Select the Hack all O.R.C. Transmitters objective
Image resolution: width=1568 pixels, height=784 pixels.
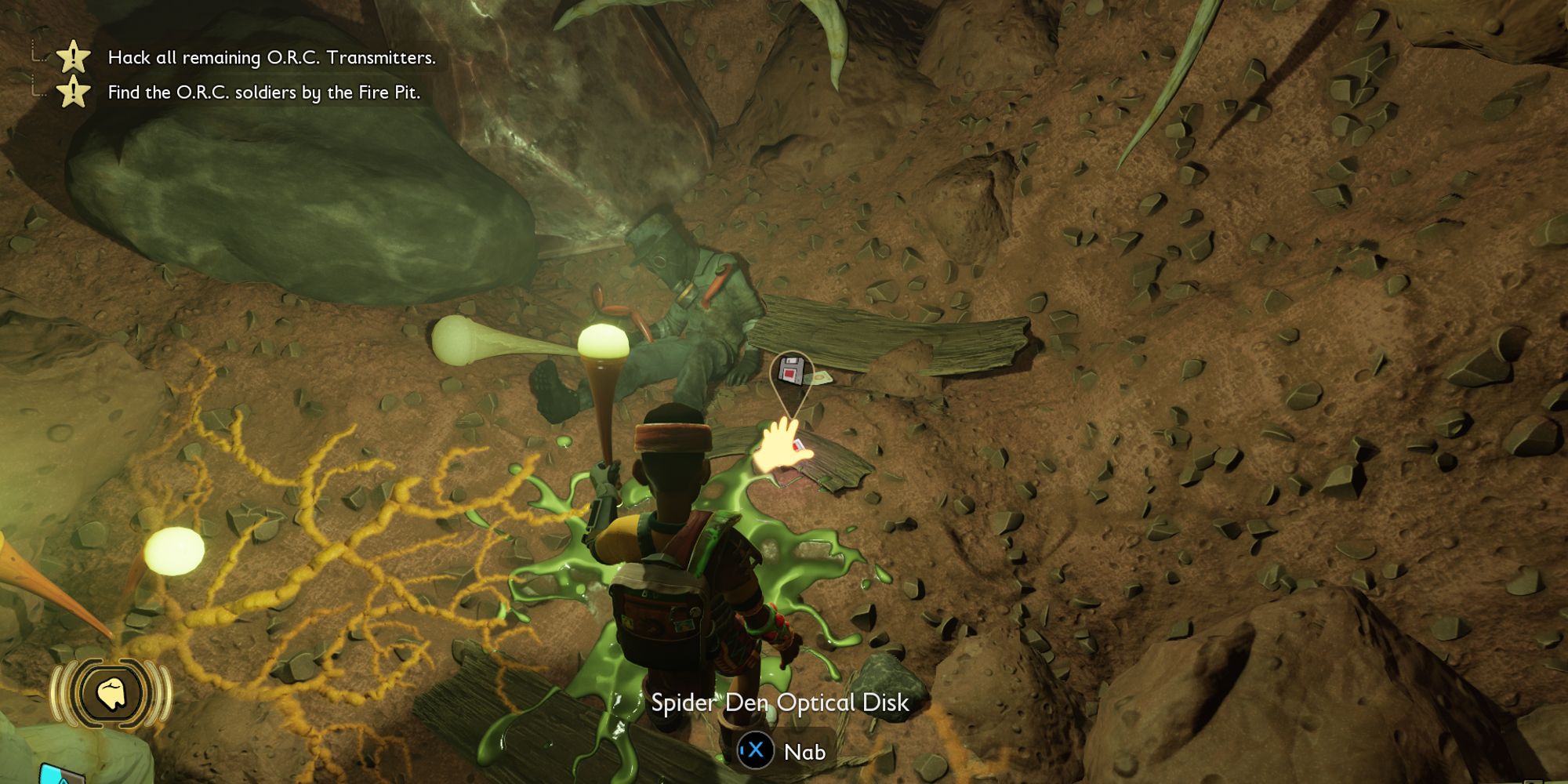[x=270, y=57]
